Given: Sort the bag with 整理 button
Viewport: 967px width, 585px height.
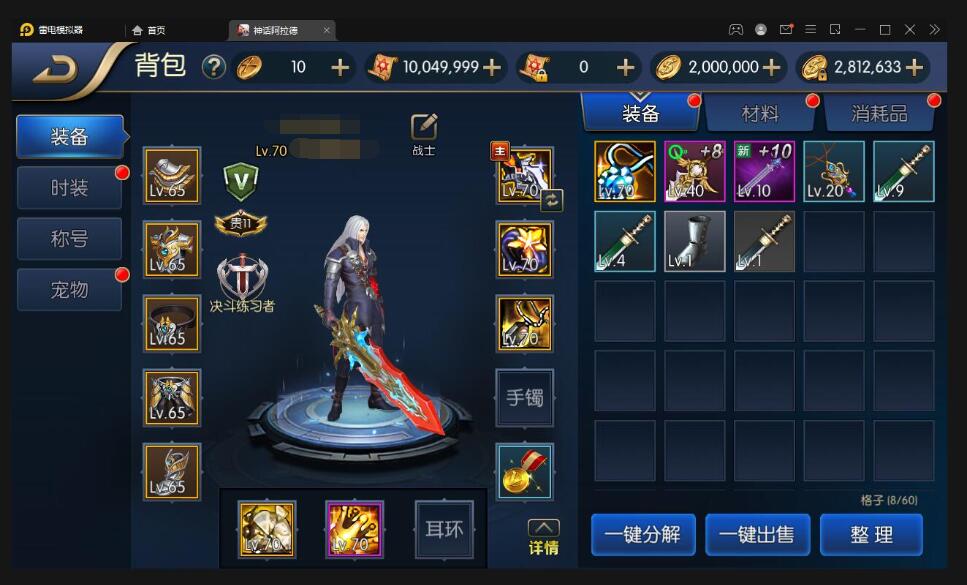Looking at the screenshot, I should [x=871, y=535].
